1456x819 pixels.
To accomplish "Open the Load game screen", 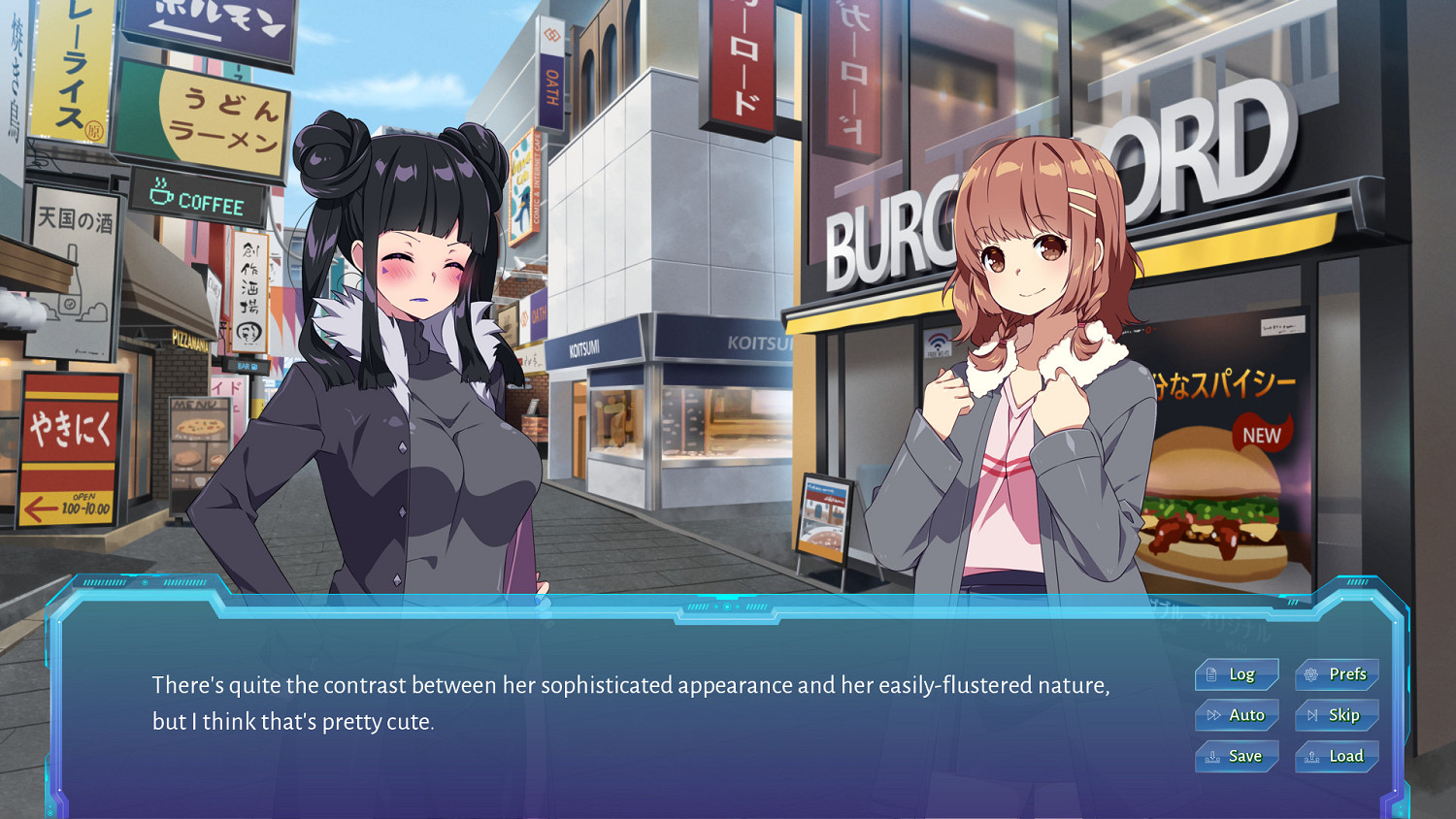I will [1337, 756].
